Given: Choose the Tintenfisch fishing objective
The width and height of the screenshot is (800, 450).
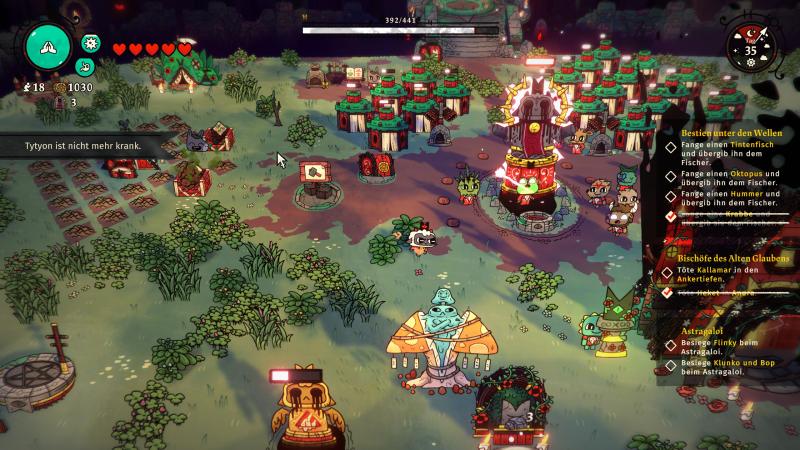Looking at the screenshot, I should [x=718, y=151].
